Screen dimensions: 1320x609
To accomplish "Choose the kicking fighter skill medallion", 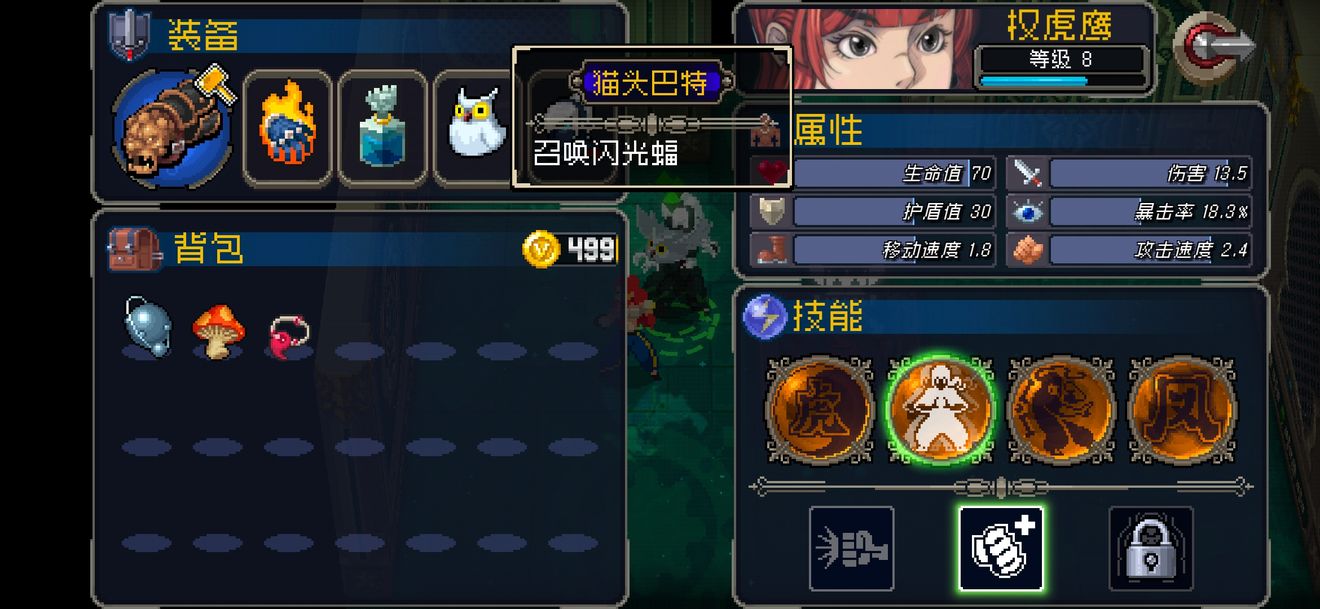I will tap(1061, 411).
